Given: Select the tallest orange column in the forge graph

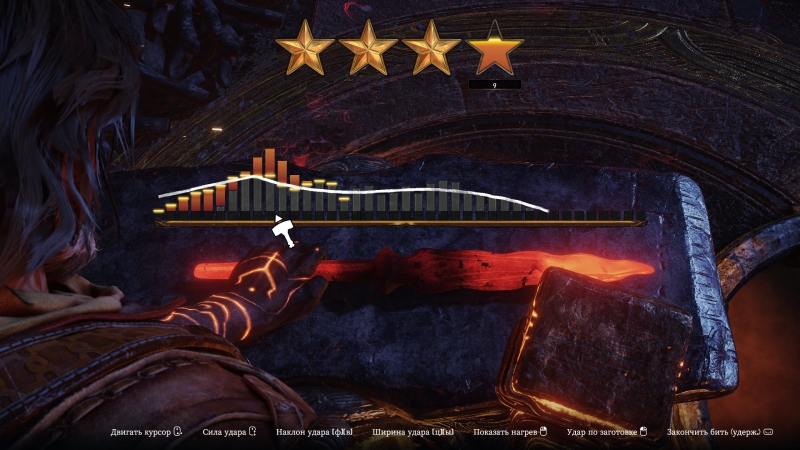Looking at the screenshot, I should [270, 164].
